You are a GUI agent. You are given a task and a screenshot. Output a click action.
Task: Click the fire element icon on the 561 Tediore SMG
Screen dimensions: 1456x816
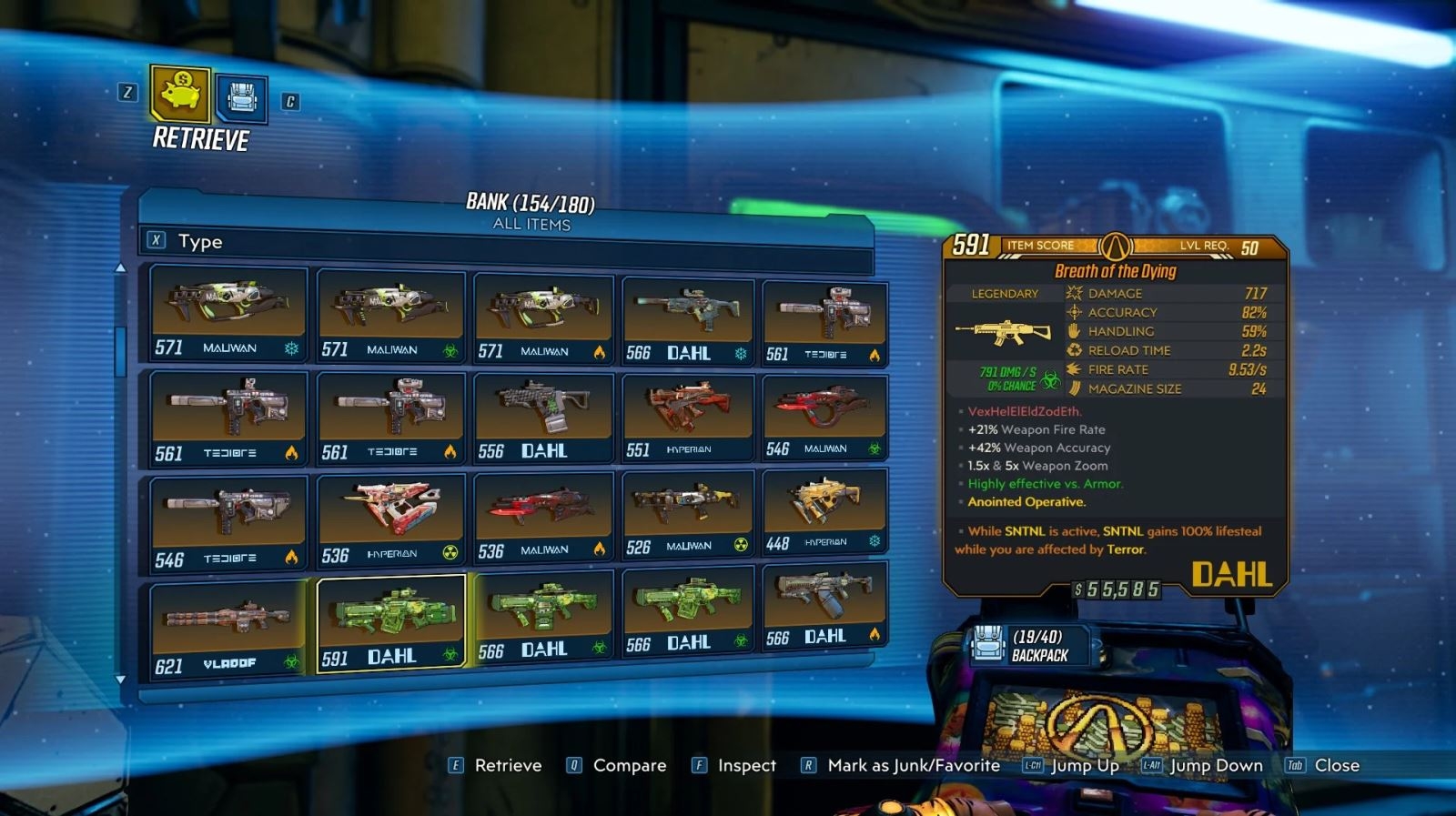pyautogui.click(x=293, y=451)
